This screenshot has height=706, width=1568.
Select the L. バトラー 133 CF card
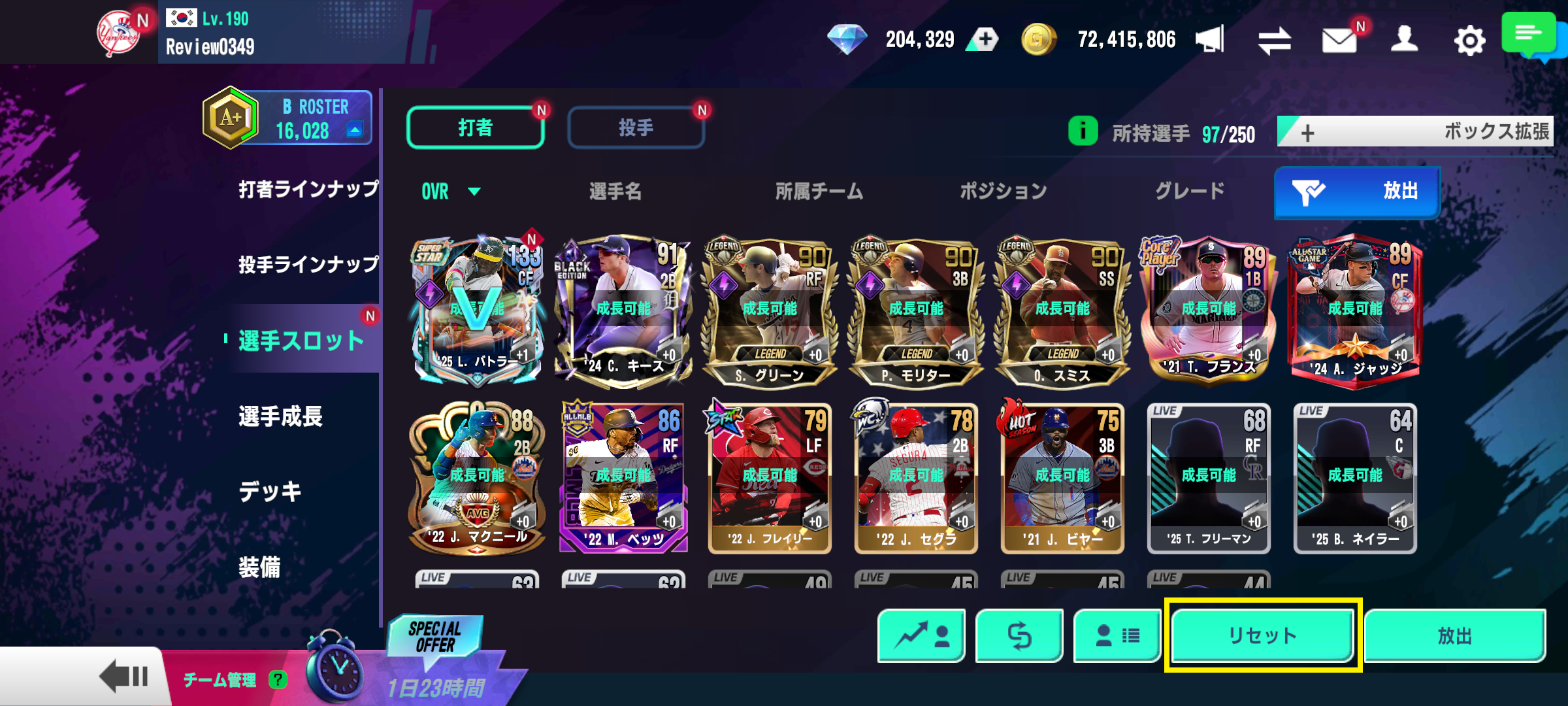point(478,309)
